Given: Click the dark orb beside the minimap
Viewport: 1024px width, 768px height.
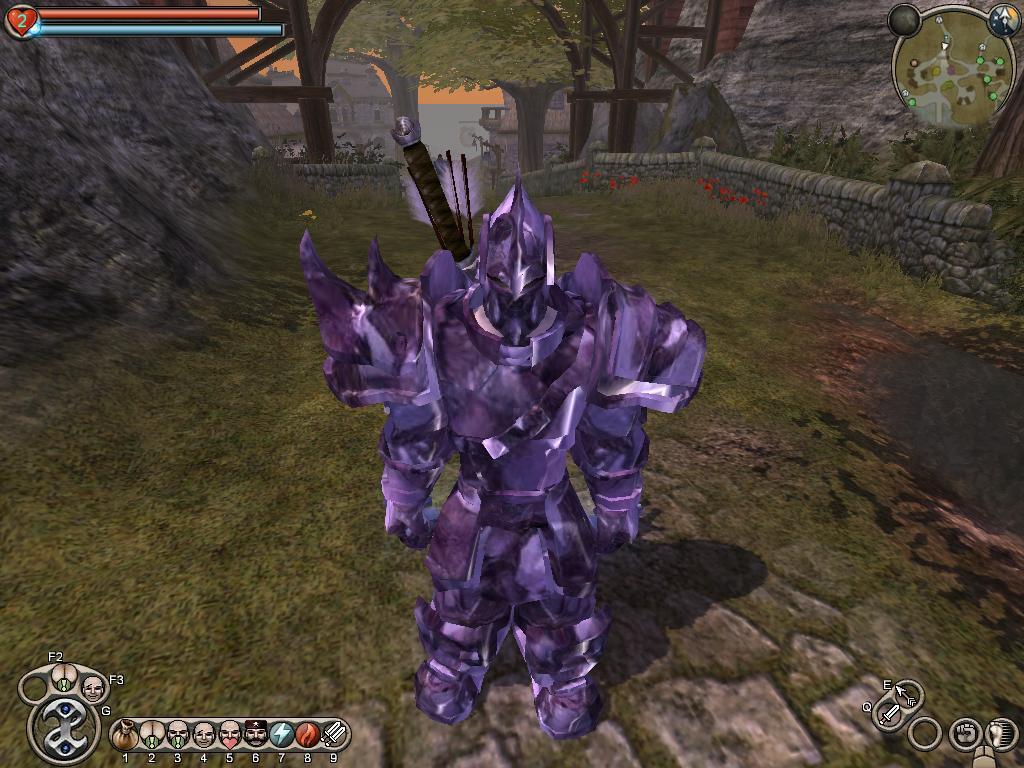Looking at the screenshot, I should pos(904,20).
